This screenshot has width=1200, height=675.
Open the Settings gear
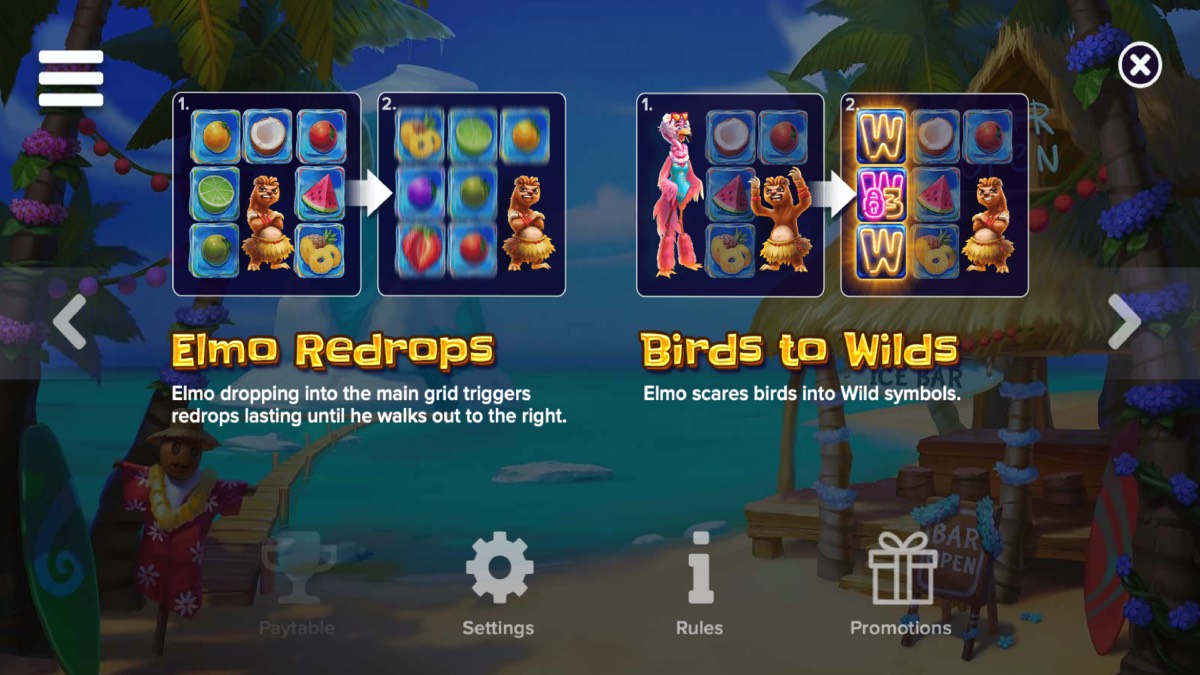pos(498,584)
